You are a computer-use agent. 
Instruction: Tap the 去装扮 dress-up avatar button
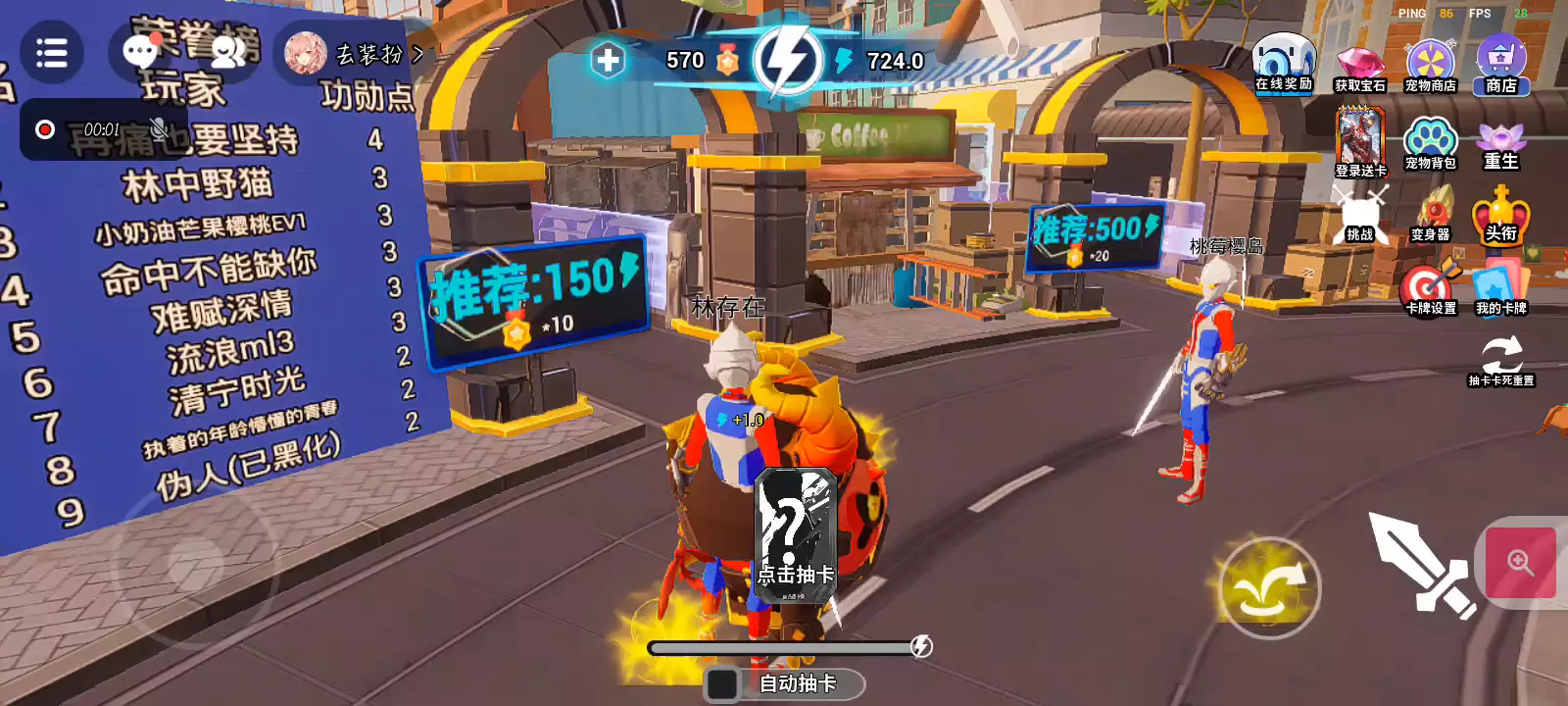pos(353,54)
